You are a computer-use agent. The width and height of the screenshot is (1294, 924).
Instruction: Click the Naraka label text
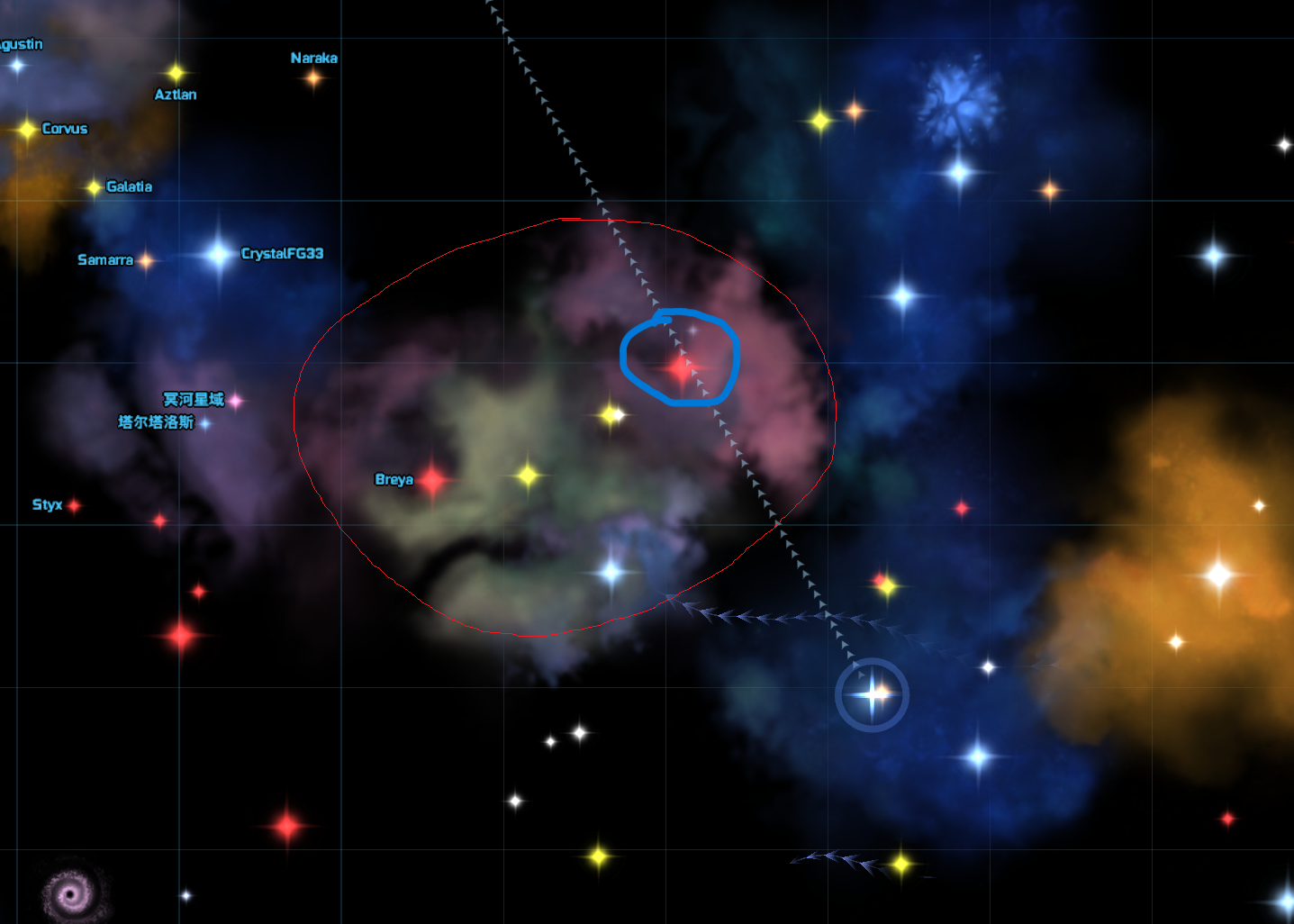click(313, 58)
